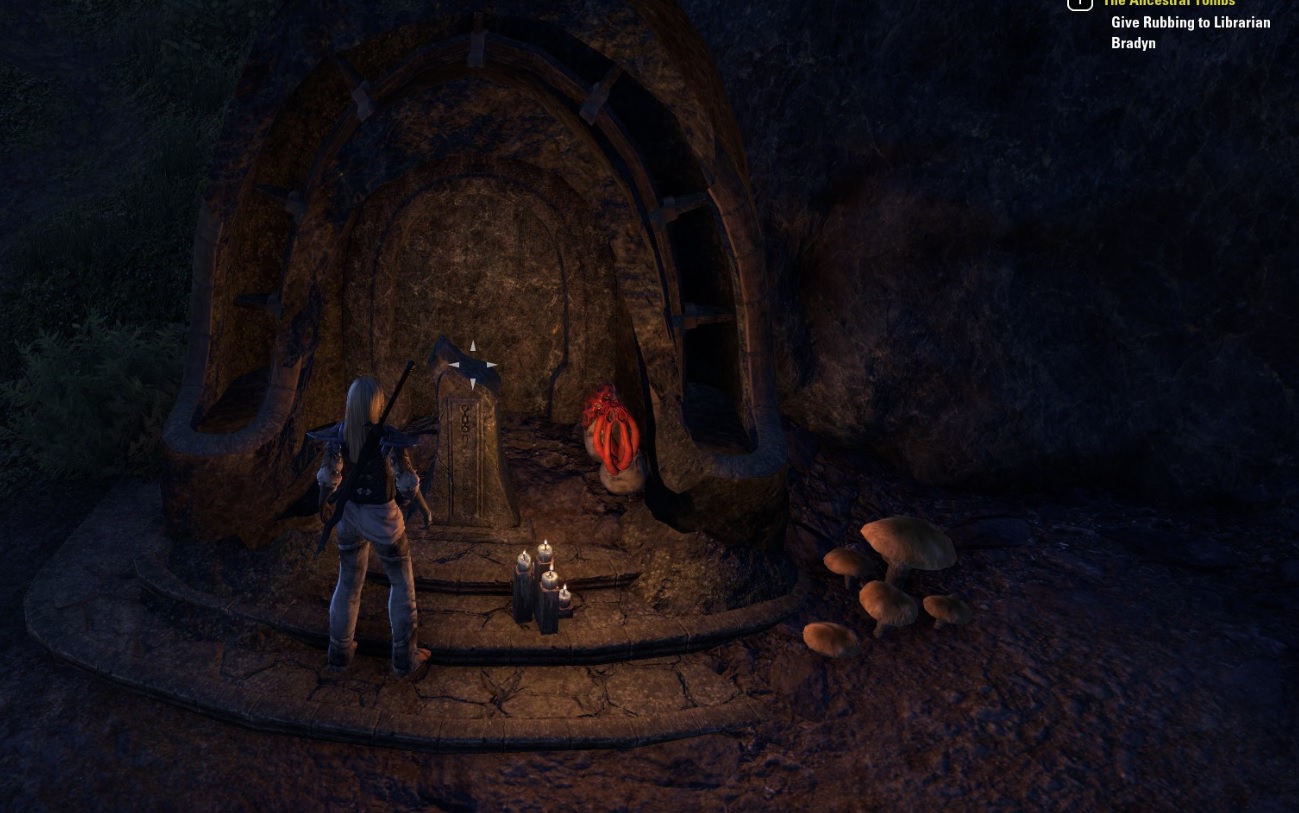Select the Ancestral Tombs quest title
1299x813 pixels.
(1168, 4)
